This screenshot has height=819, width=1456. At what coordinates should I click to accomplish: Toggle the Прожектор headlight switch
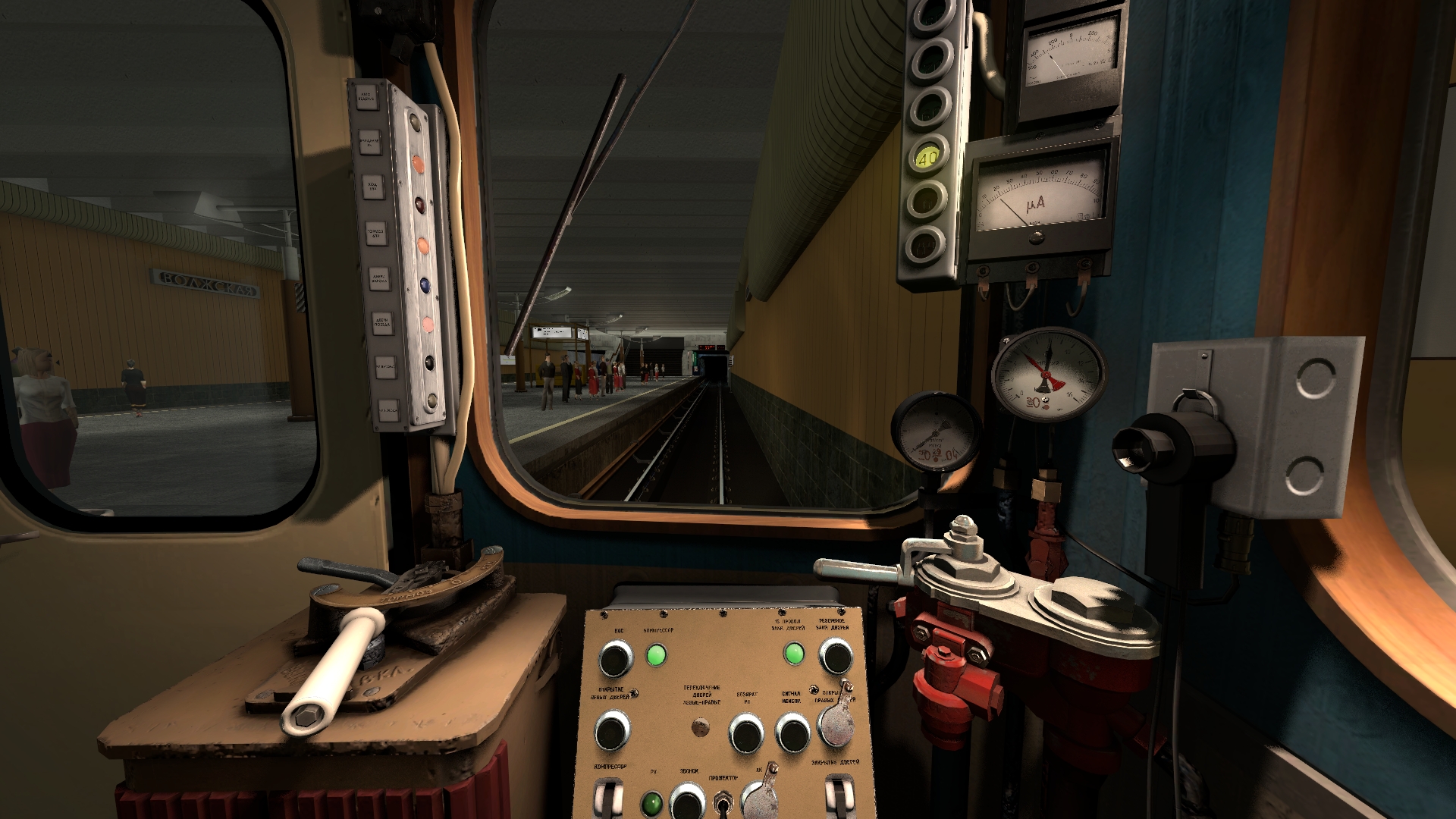click(724, 802)
